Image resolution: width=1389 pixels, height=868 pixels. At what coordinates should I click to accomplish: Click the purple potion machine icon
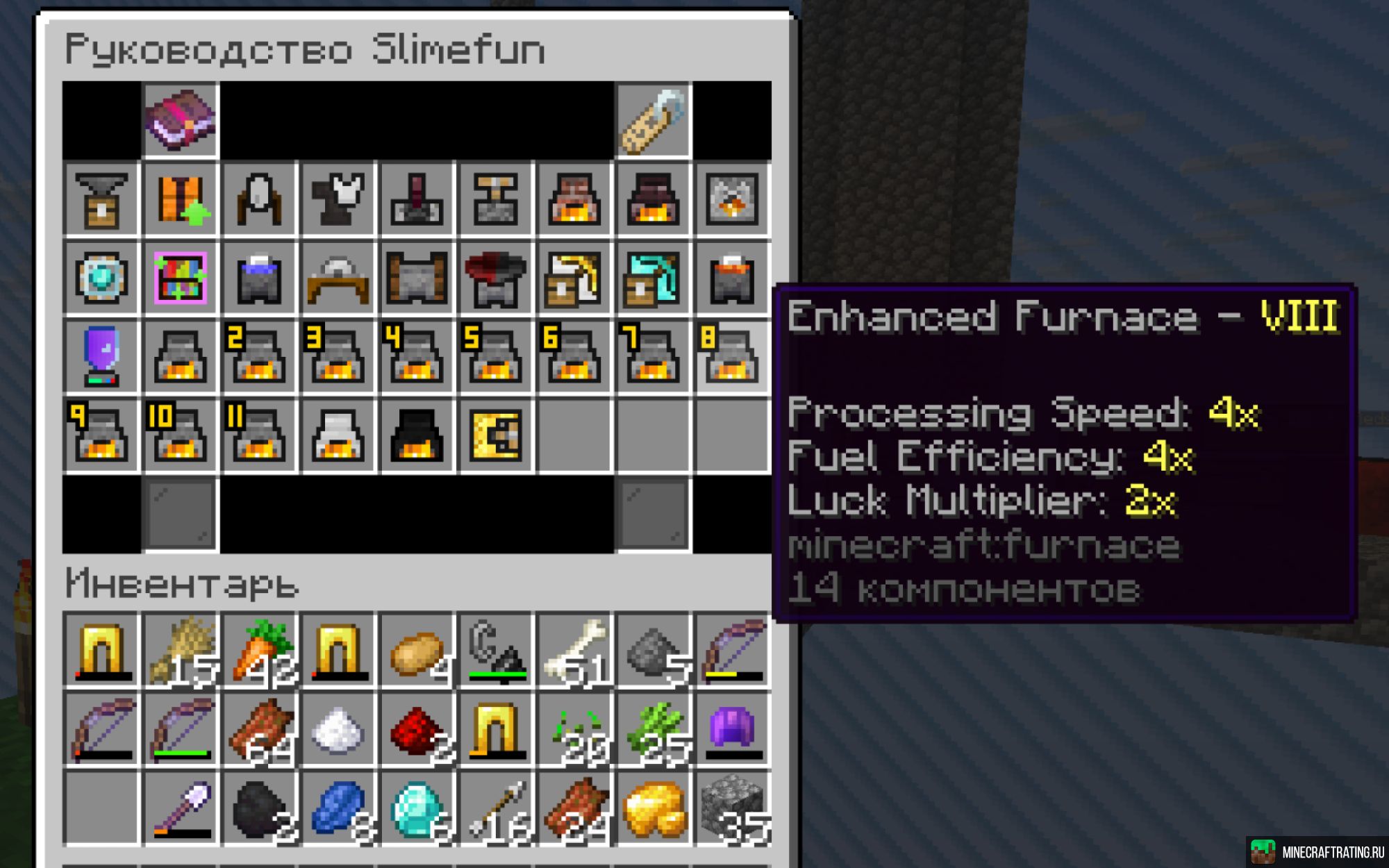click(x=101, y=357)
